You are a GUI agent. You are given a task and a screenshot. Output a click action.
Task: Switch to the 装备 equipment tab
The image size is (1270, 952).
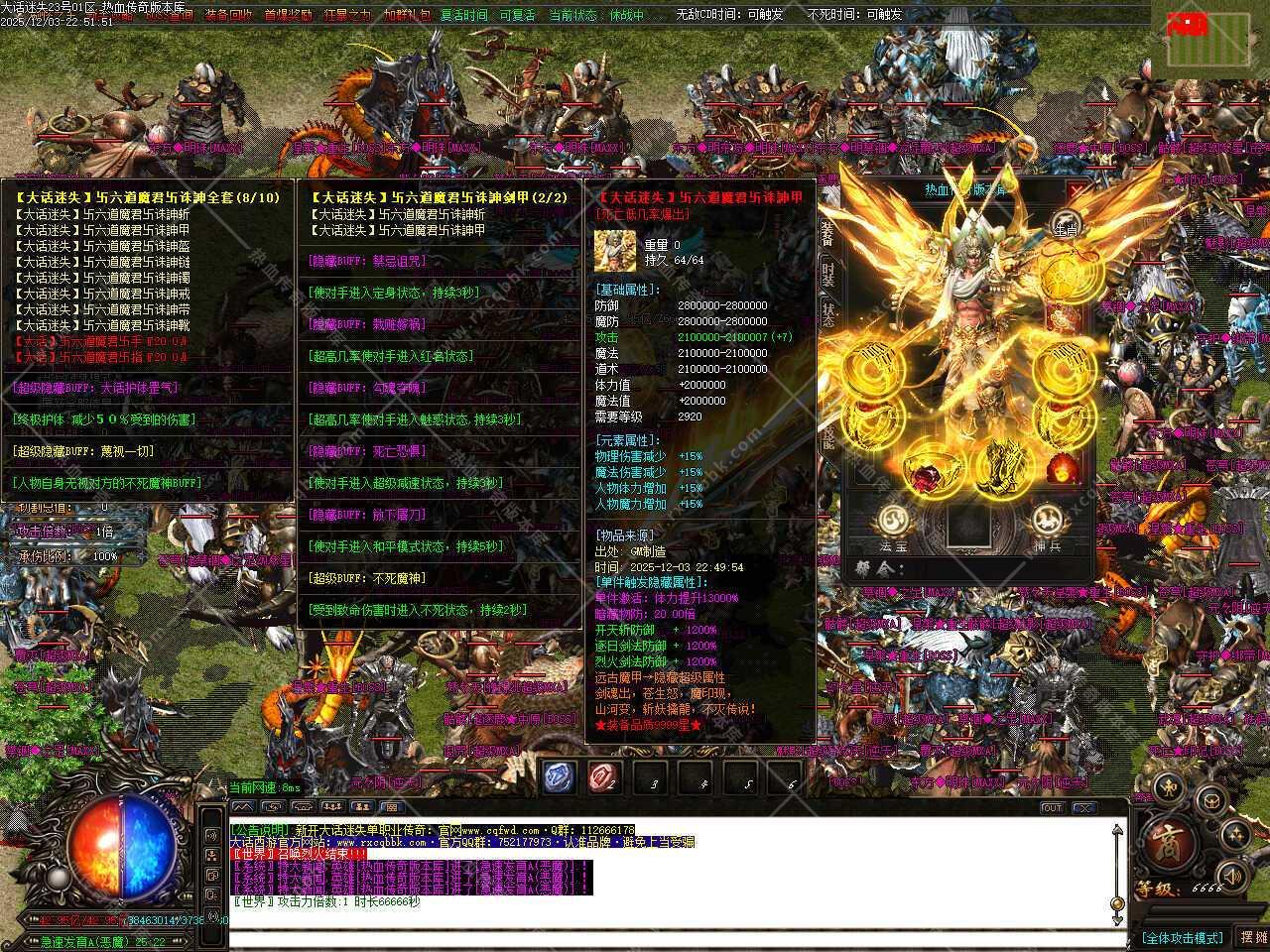tap(827, 233)
